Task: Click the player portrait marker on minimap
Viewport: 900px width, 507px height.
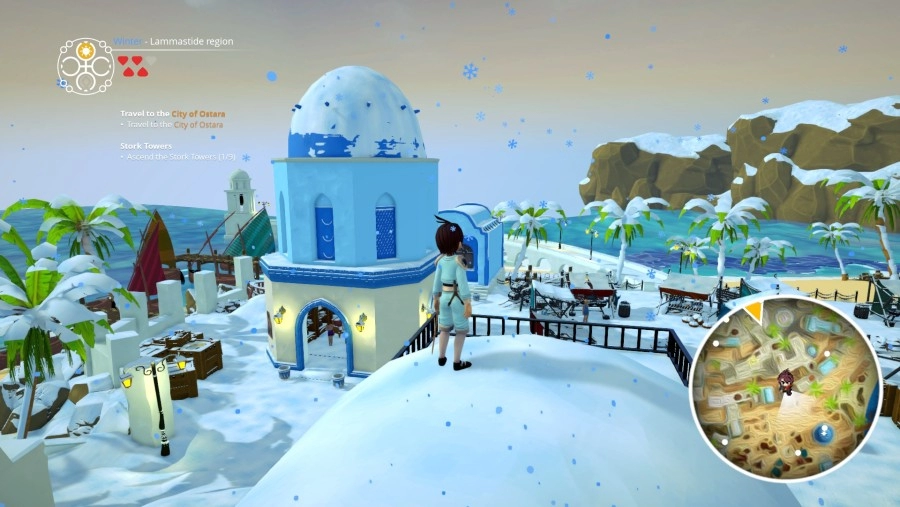Action: click(x=787, y=382)
